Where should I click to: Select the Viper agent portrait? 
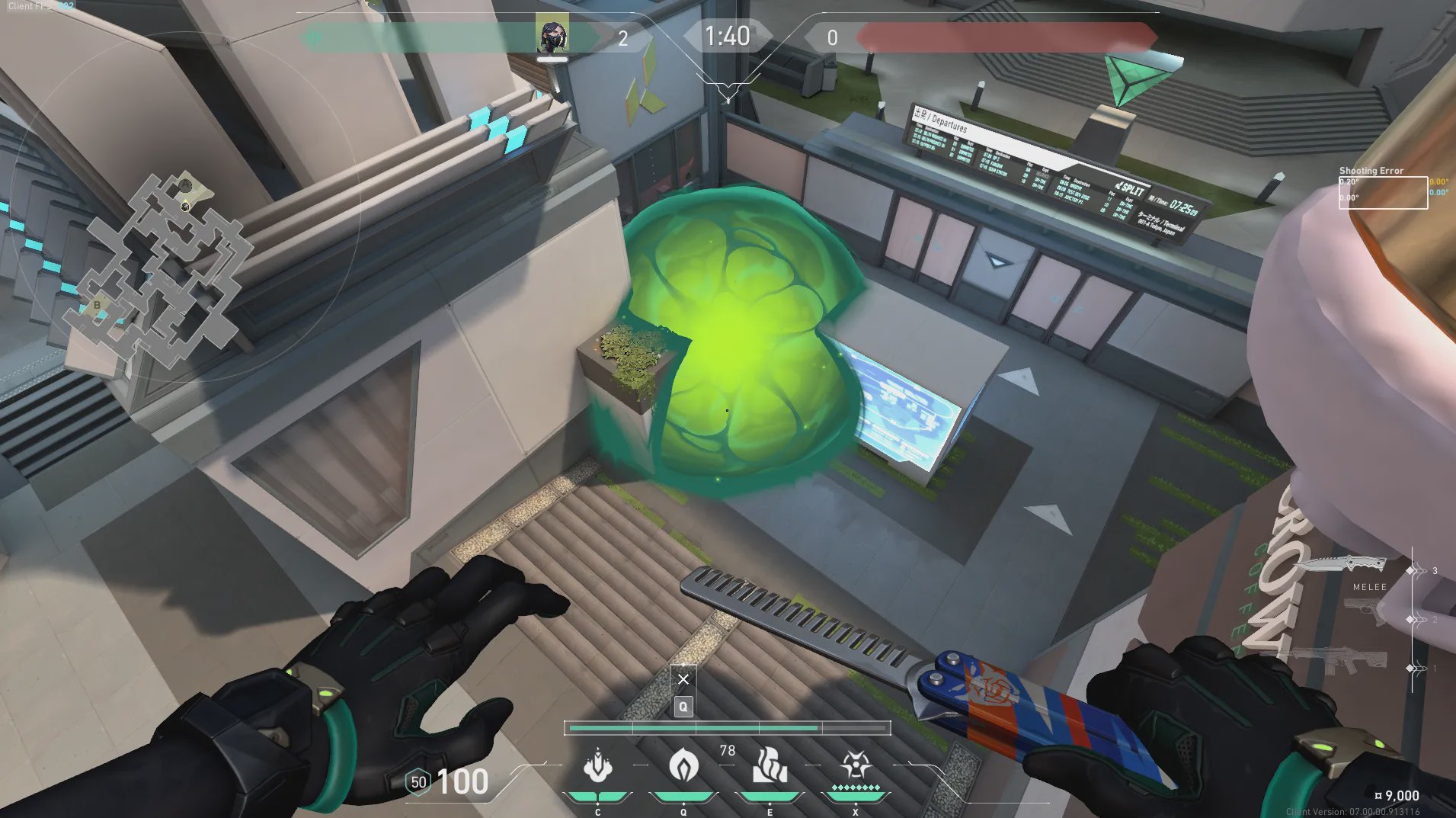click(x=552, y=35)
